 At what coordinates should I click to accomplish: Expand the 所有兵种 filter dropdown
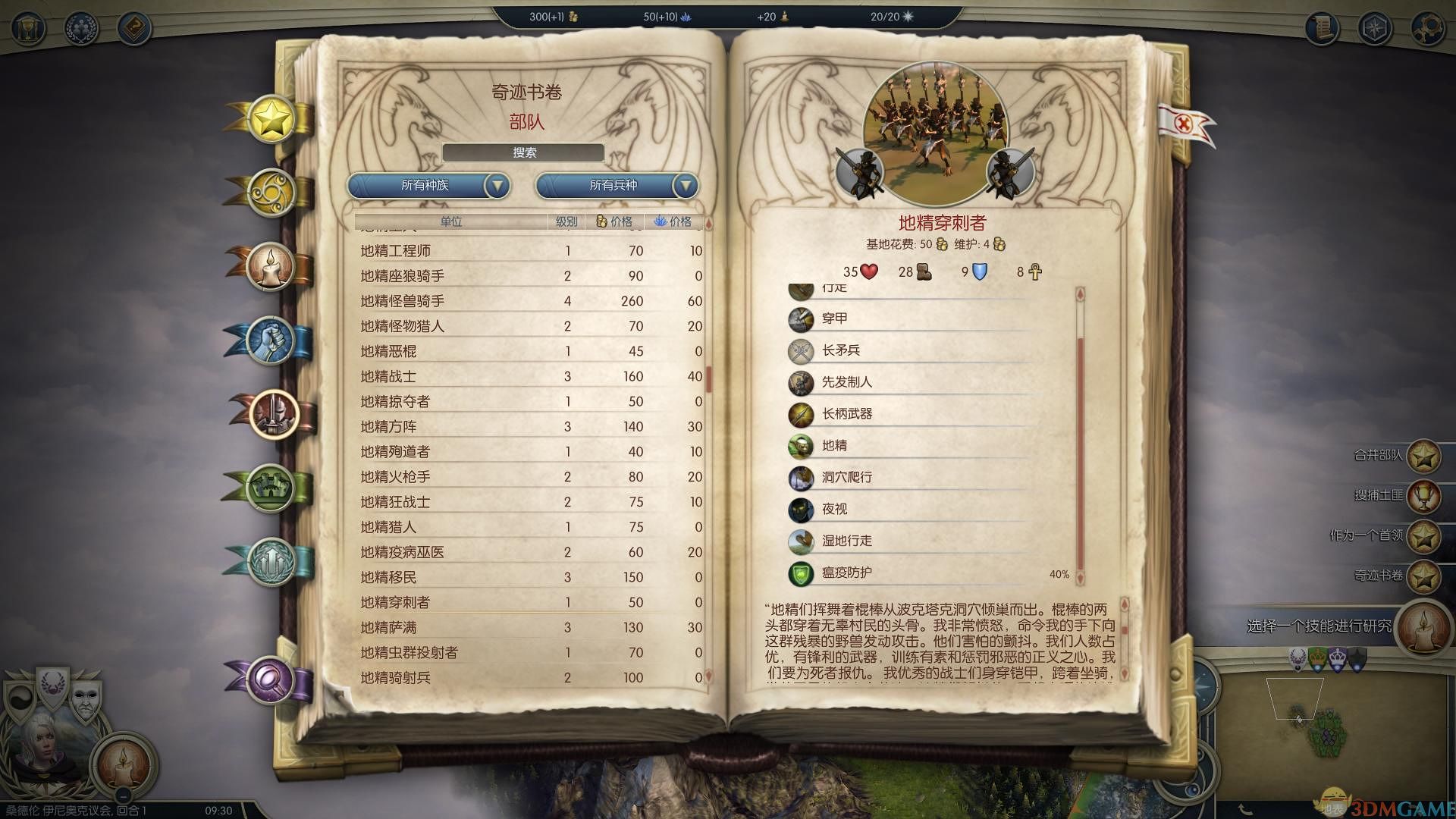[x=614, y=185]
